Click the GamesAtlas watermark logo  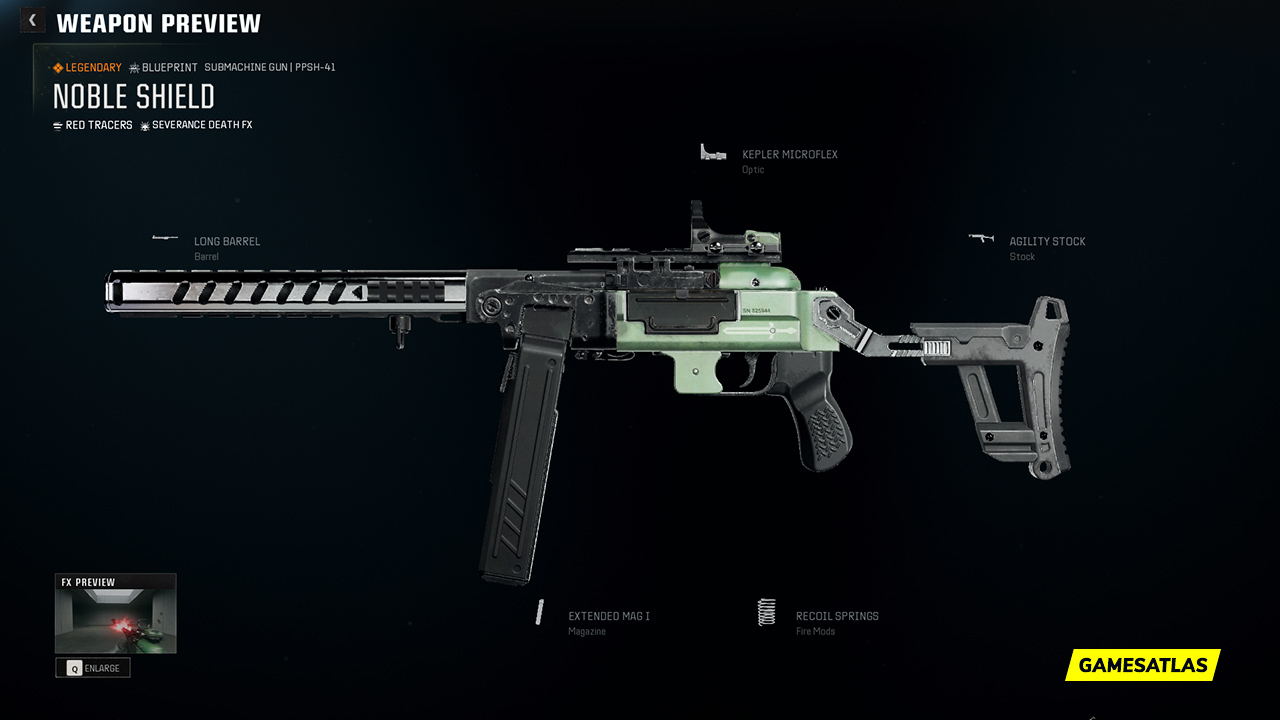[1143, 665]
